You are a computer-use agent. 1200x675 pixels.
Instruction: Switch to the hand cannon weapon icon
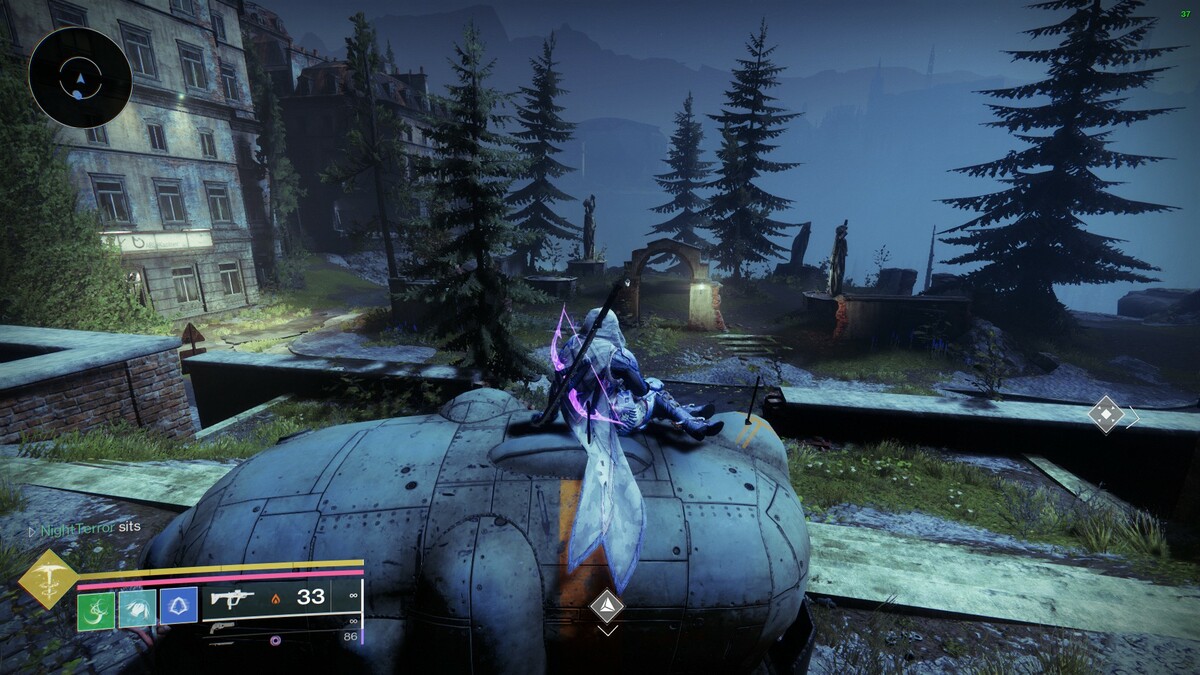pos(222,629)
